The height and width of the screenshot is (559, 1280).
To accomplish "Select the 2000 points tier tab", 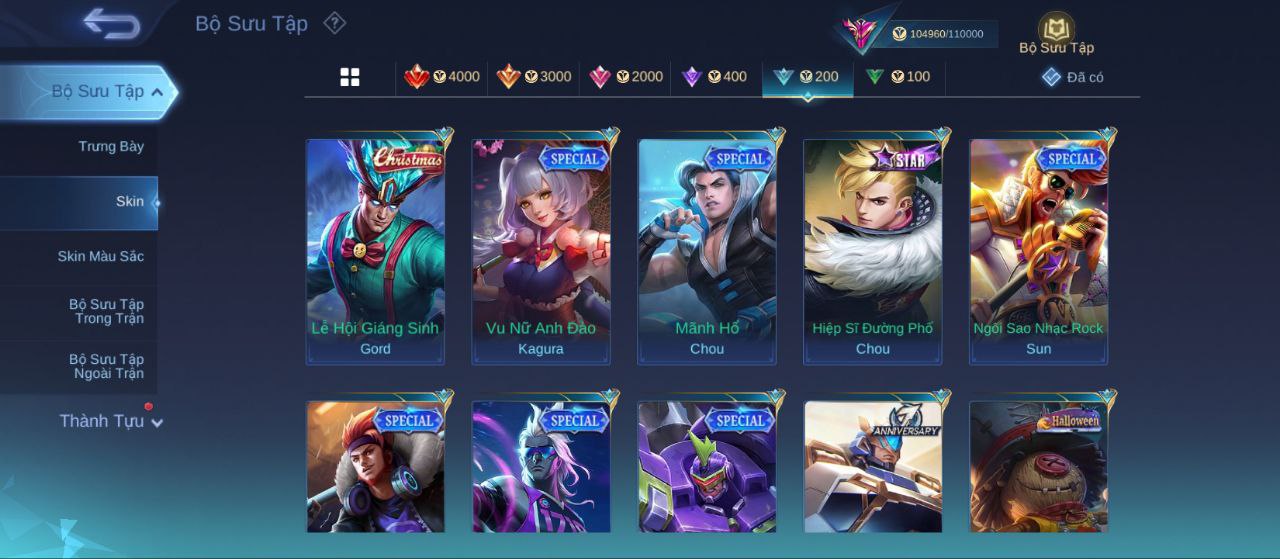I will pyautogui.click(x=626, y=77).
